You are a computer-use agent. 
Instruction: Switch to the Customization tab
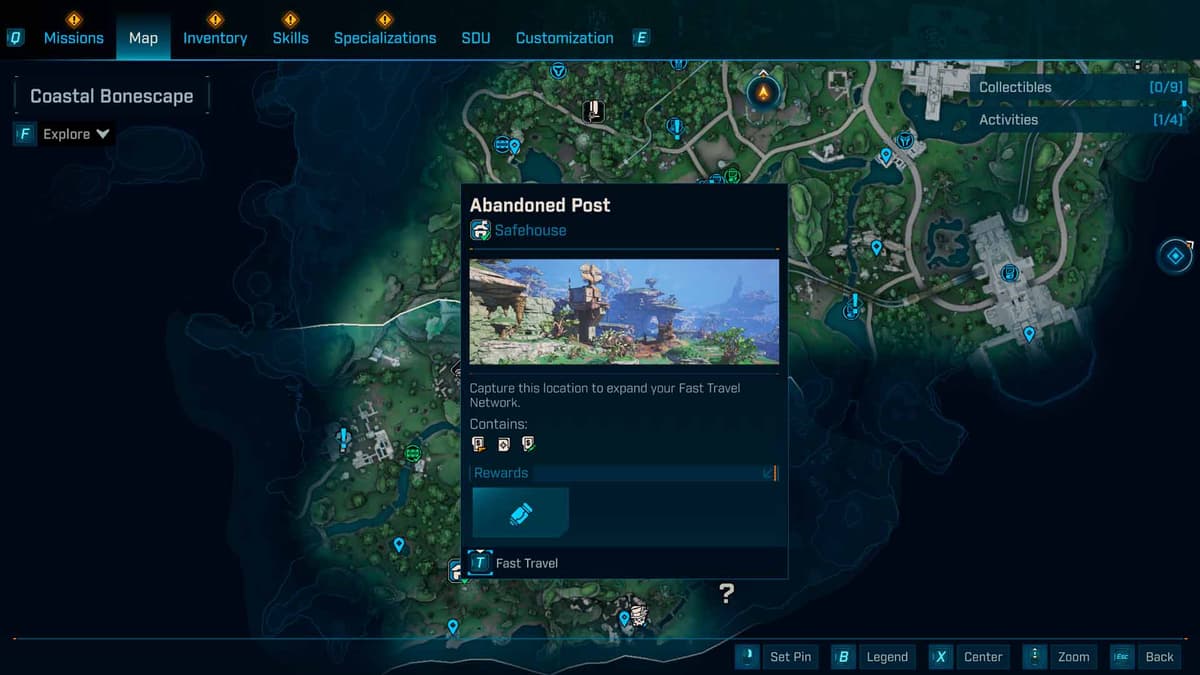click(564, 38)
